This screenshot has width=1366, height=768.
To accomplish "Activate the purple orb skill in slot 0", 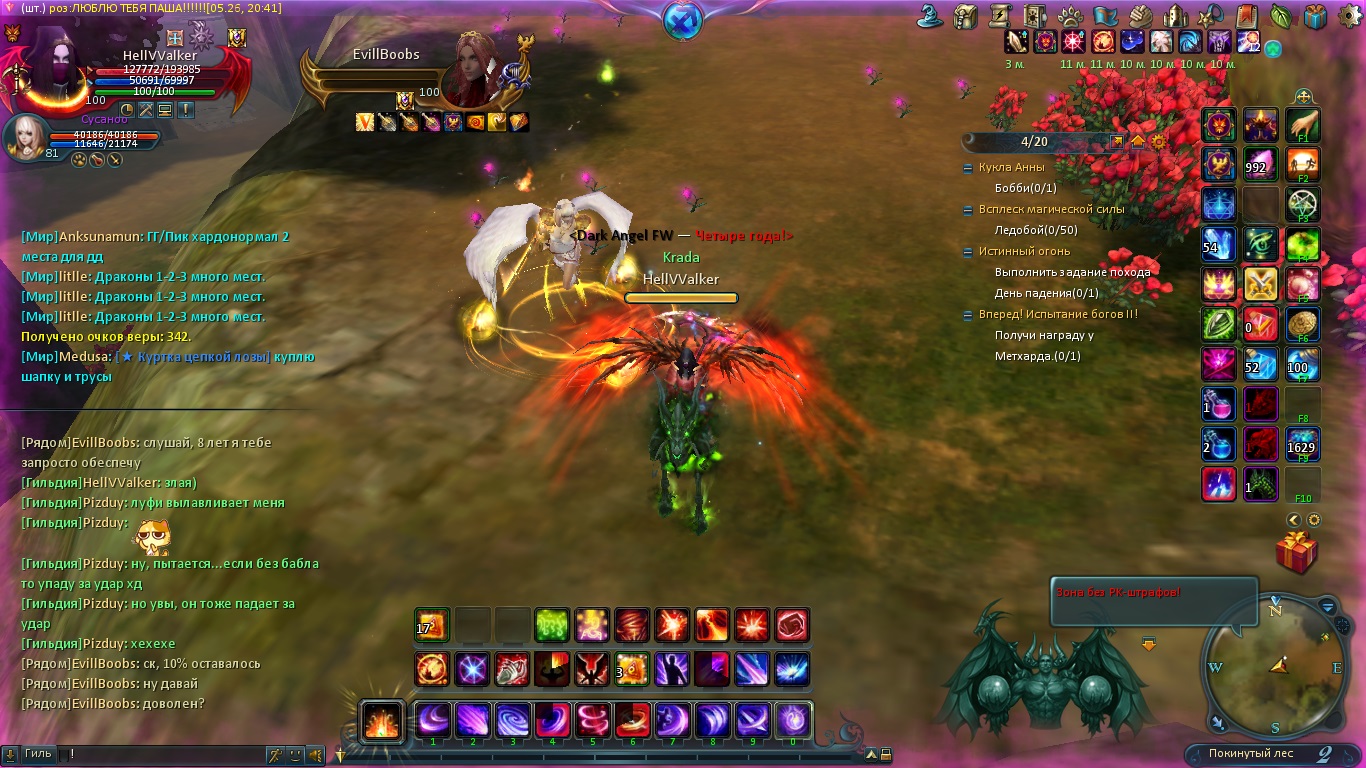I will (x=793, y=720).
